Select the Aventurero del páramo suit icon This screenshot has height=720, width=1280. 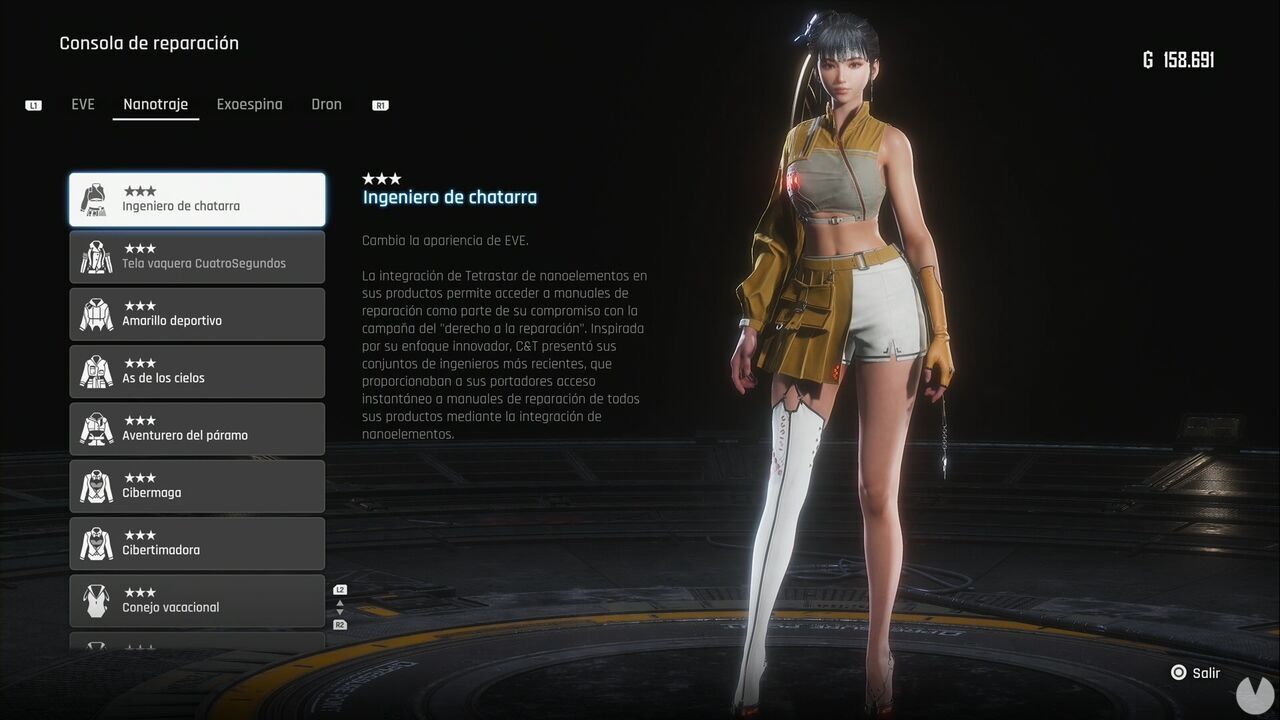click(95, 428)
